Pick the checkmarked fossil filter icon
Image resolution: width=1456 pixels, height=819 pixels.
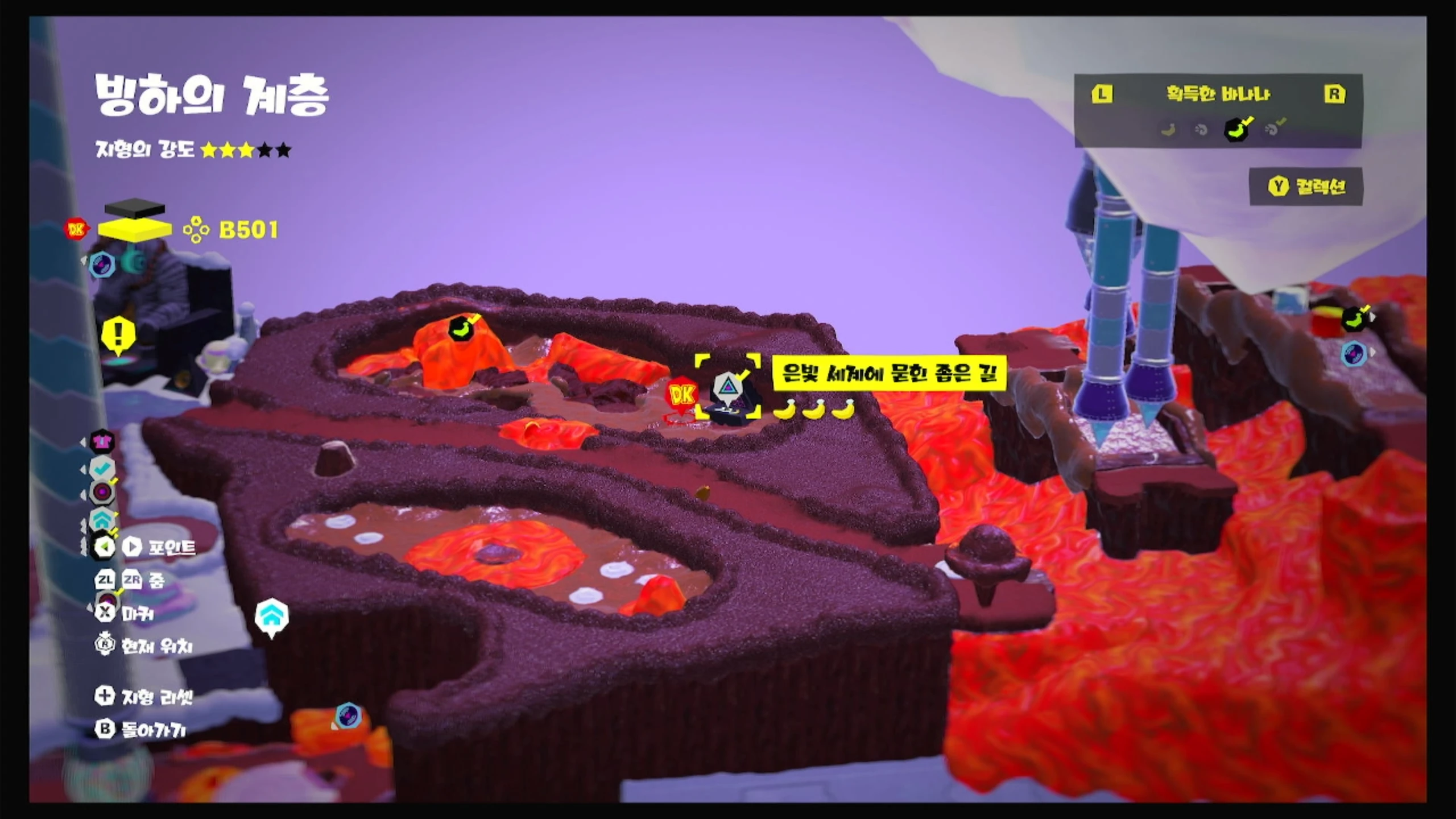[x=1273, y=129]
